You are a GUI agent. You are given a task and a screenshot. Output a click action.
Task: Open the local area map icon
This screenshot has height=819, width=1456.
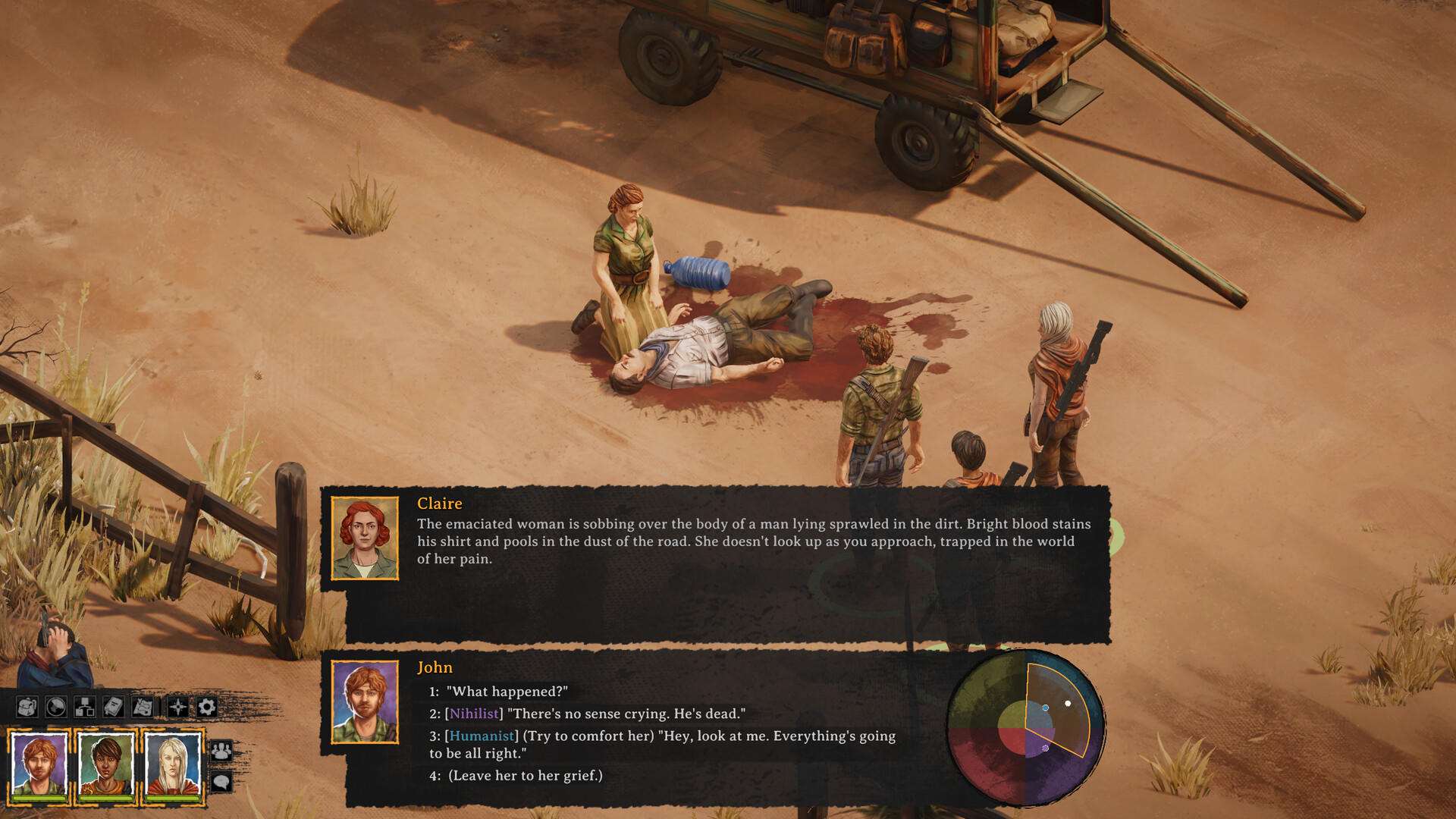[x=141, y=707]
